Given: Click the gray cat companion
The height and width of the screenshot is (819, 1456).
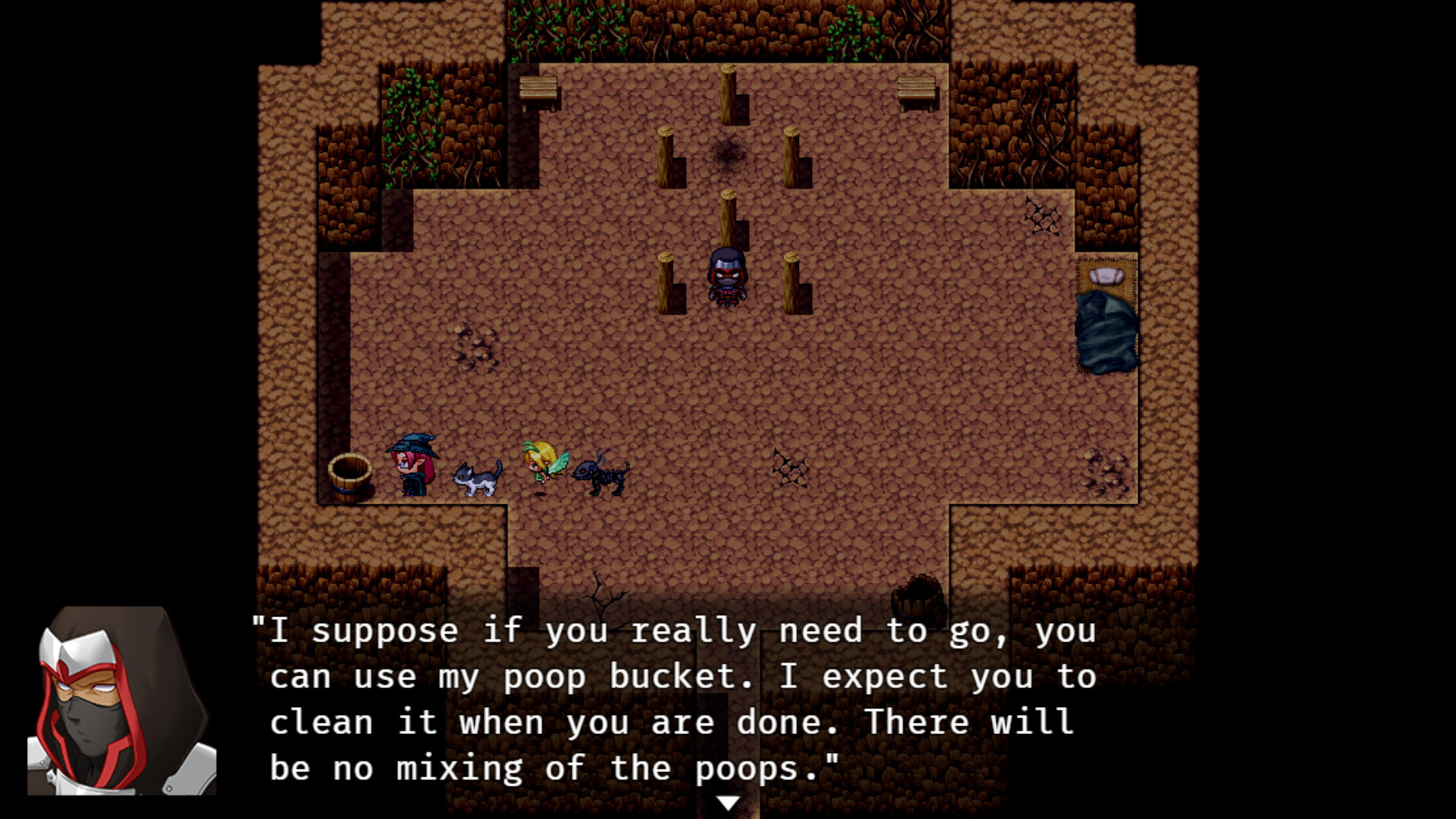Looking at the screenshot, I should [478, 478].
